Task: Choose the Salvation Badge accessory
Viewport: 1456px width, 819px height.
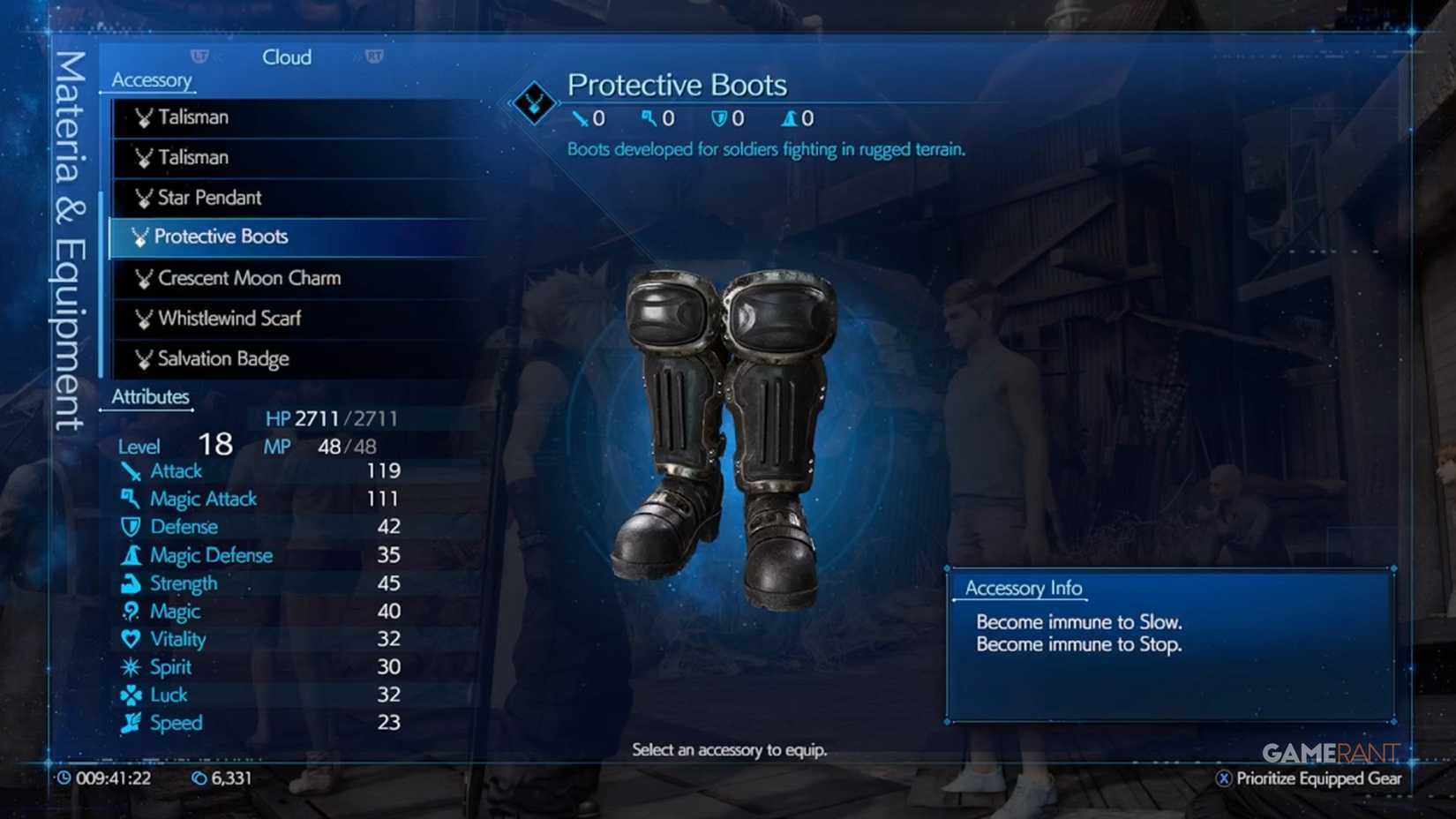Action: tap(221, 358)
